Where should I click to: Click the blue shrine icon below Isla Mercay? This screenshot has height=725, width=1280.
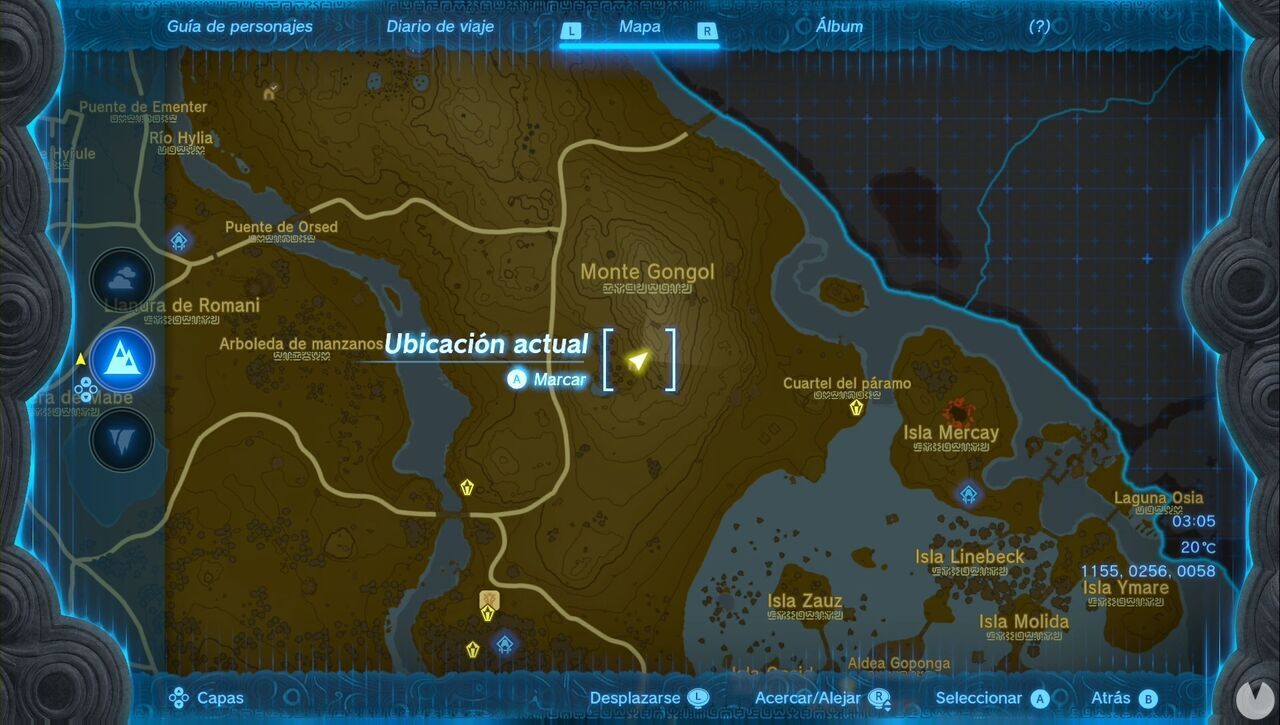tap(966, 492)
